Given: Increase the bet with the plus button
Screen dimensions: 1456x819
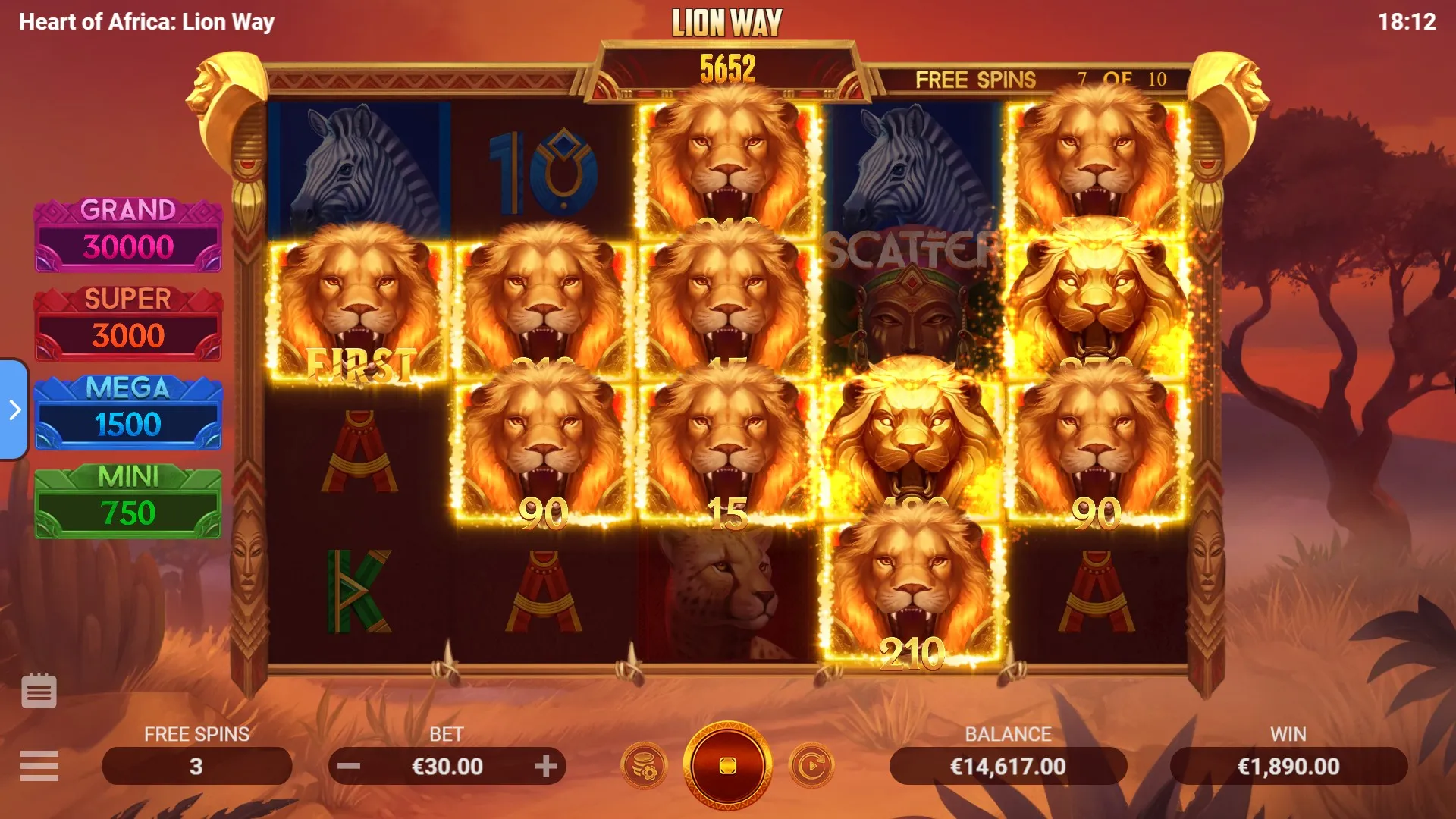Looking at the screenshot, I should 545,767.
